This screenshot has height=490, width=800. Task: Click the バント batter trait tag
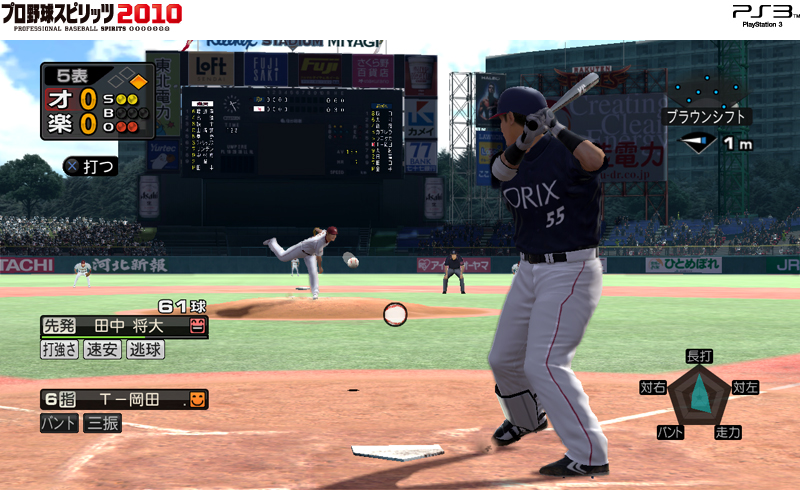coord(59,423)
